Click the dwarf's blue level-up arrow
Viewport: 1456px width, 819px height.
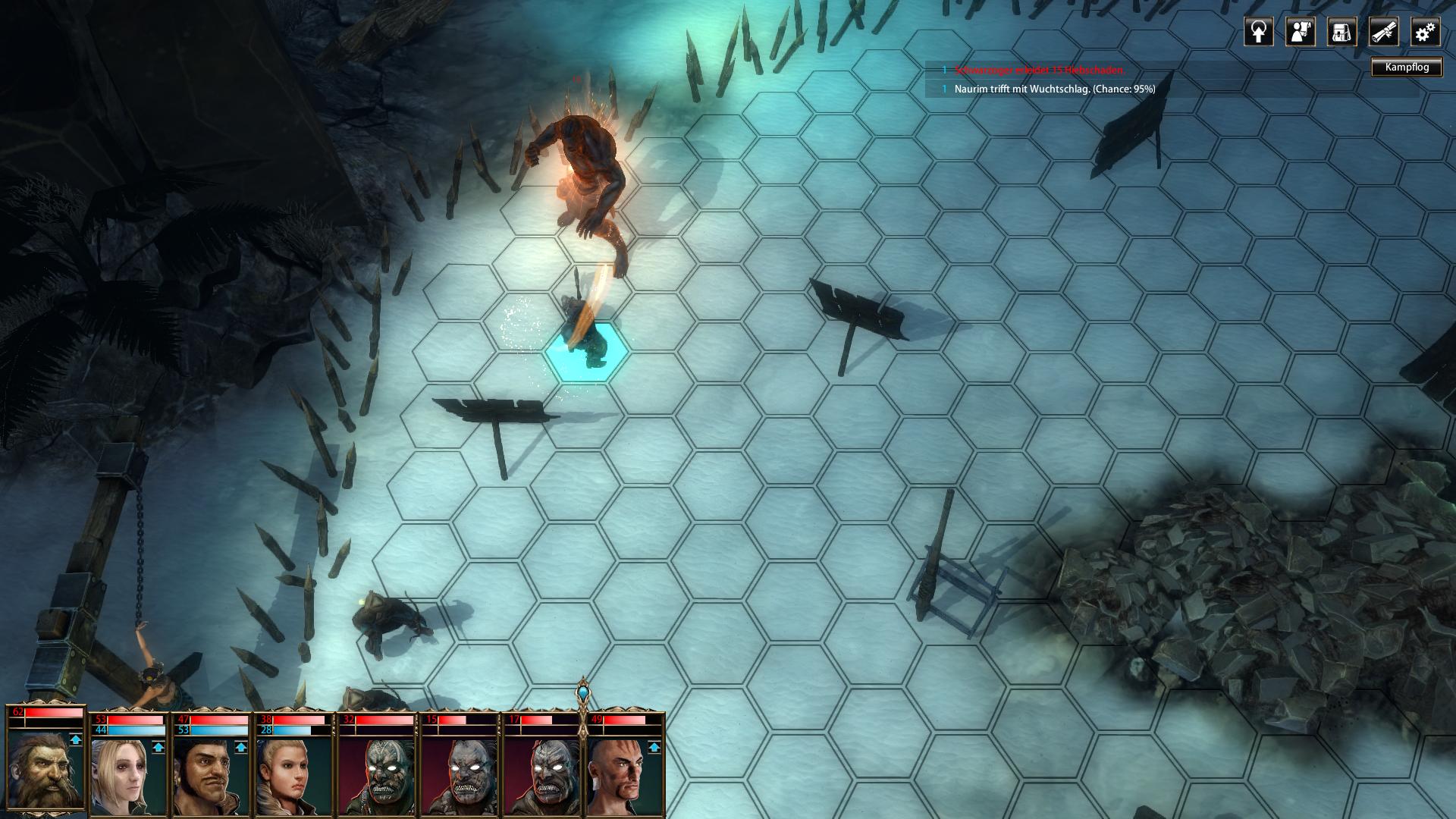75,739
